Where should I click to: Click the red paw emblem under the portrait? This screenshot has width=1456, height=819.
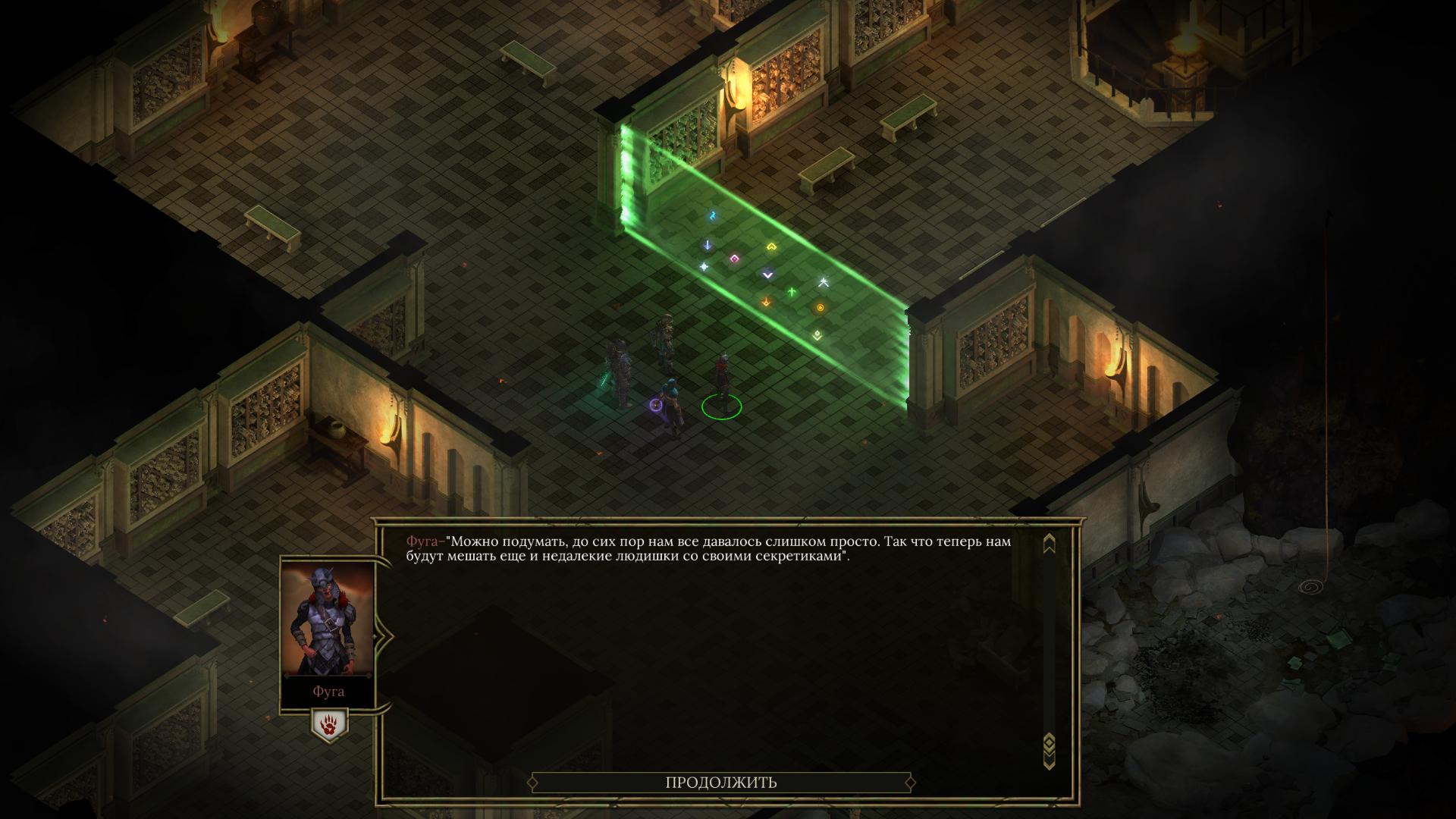click(329, 726)
